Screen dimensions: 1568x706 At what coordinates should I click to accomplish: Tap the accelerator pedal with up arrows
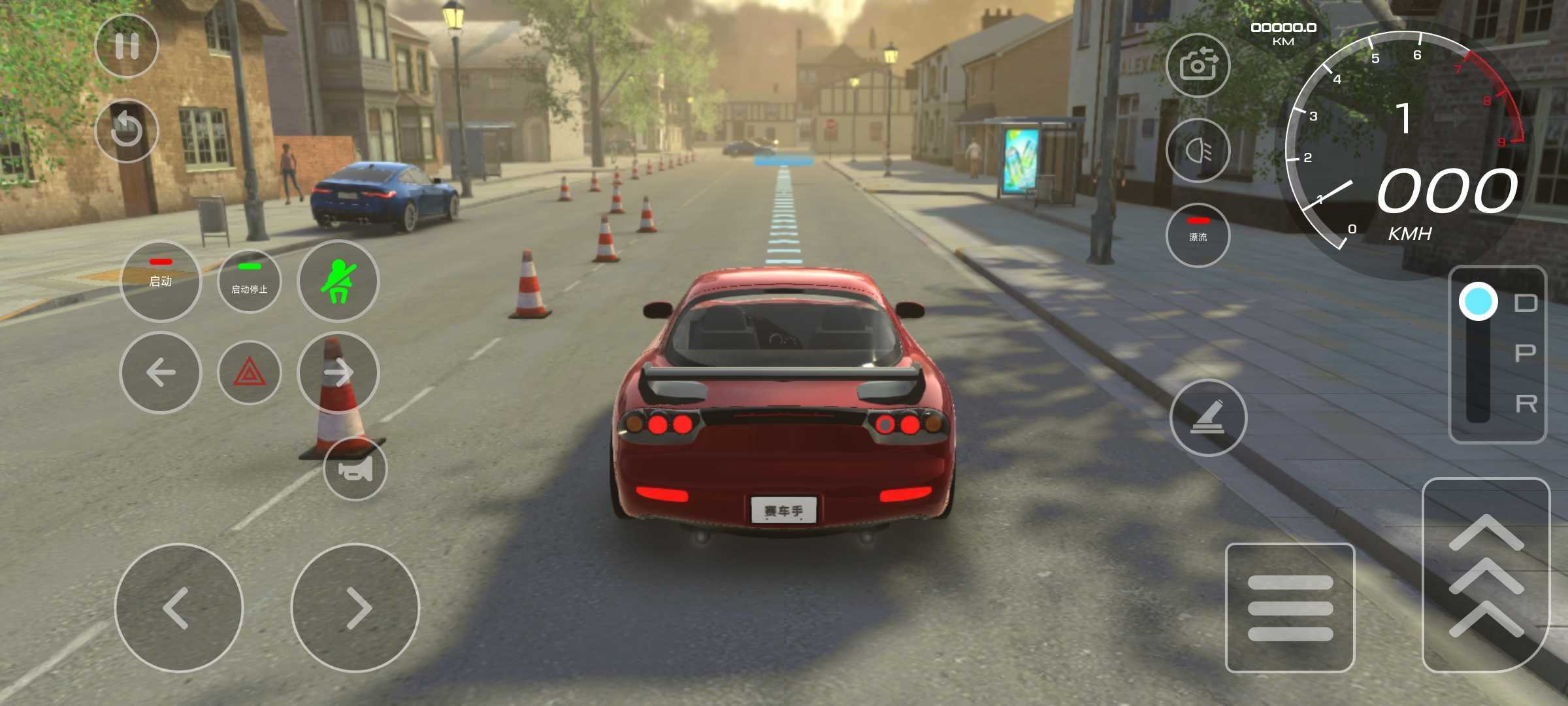click(1486, 575)
